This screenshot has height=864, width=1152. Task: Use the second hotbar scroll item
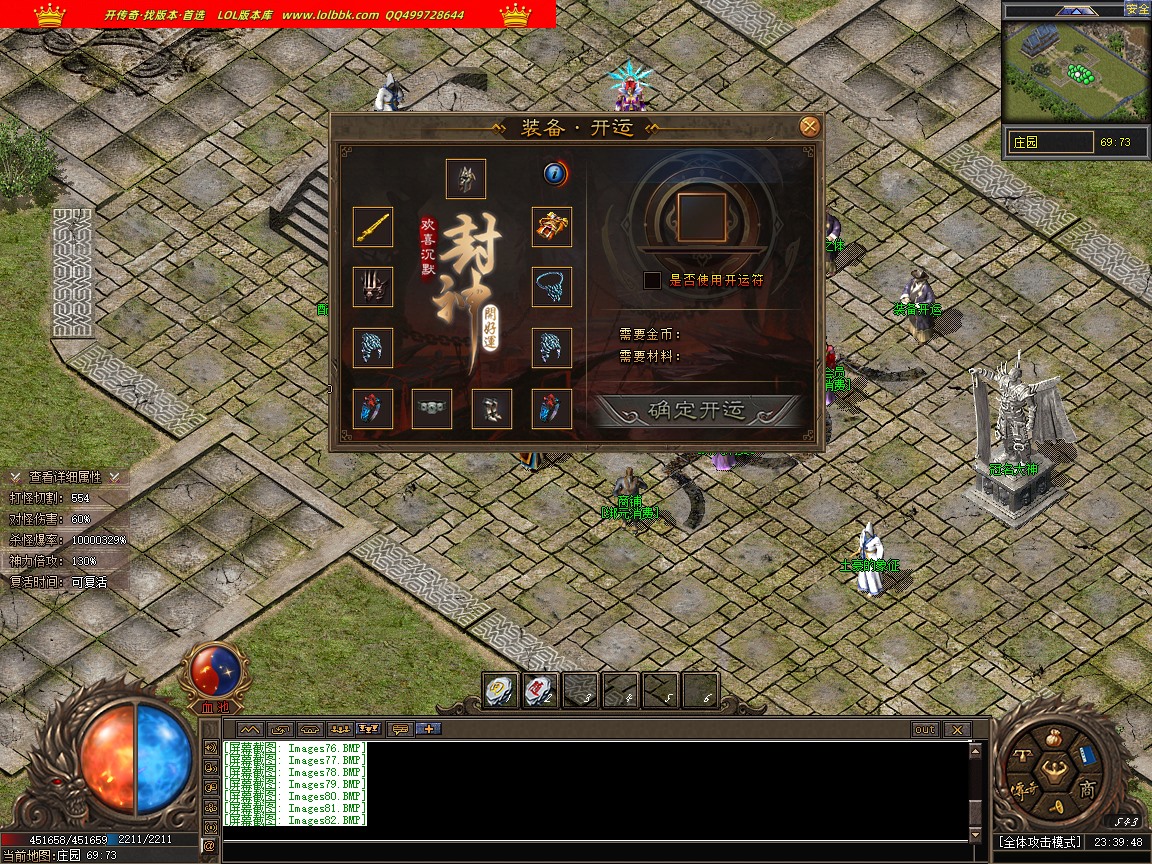540,690
